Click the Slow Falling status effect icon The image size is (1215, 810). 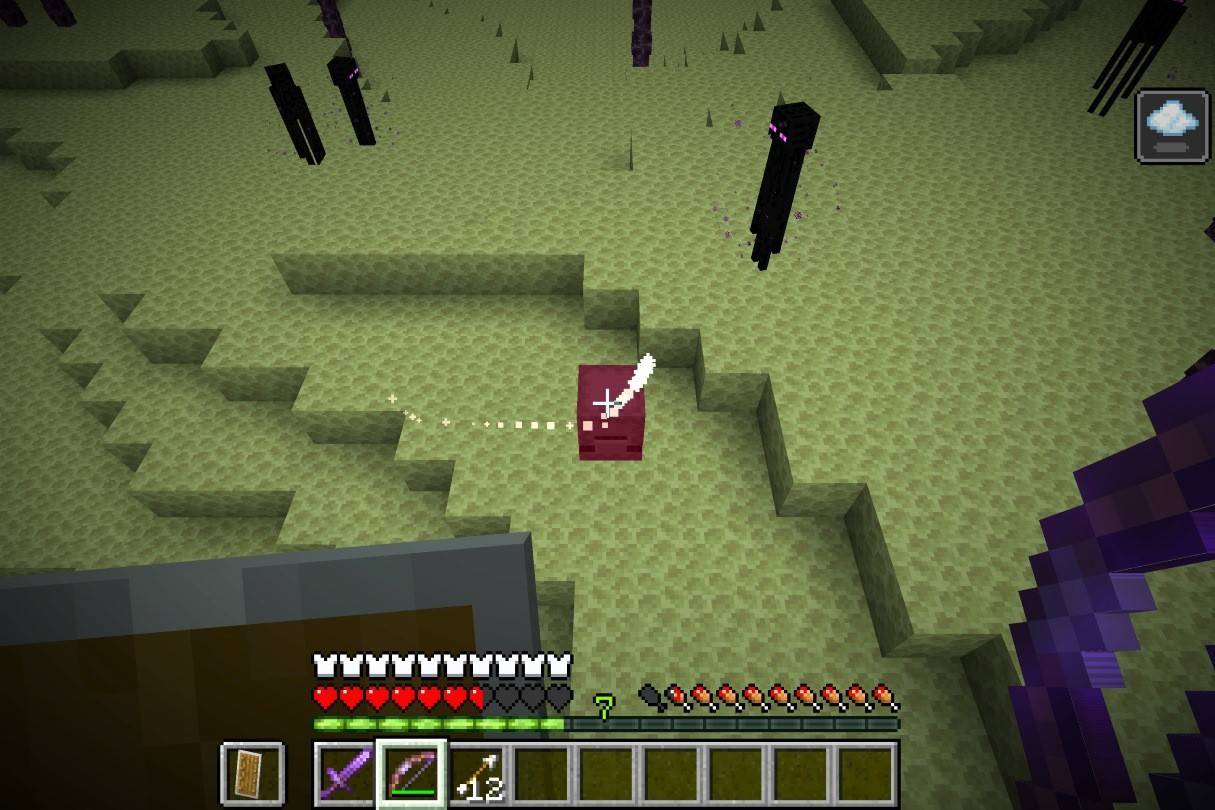coord(1171,125)
